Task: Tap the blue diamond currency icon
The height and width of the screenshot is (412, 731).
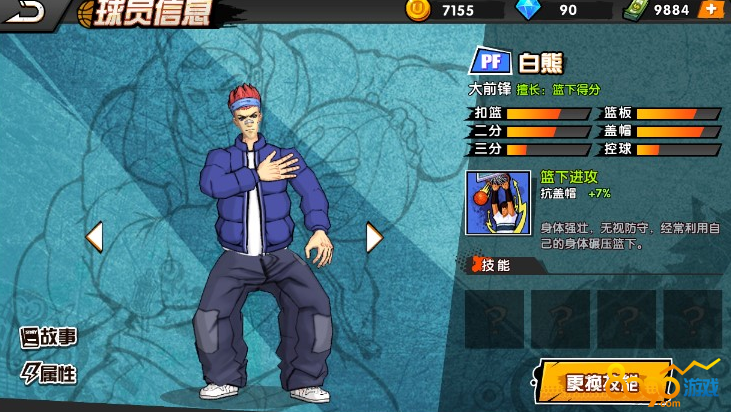Action: tap(528, 10)
